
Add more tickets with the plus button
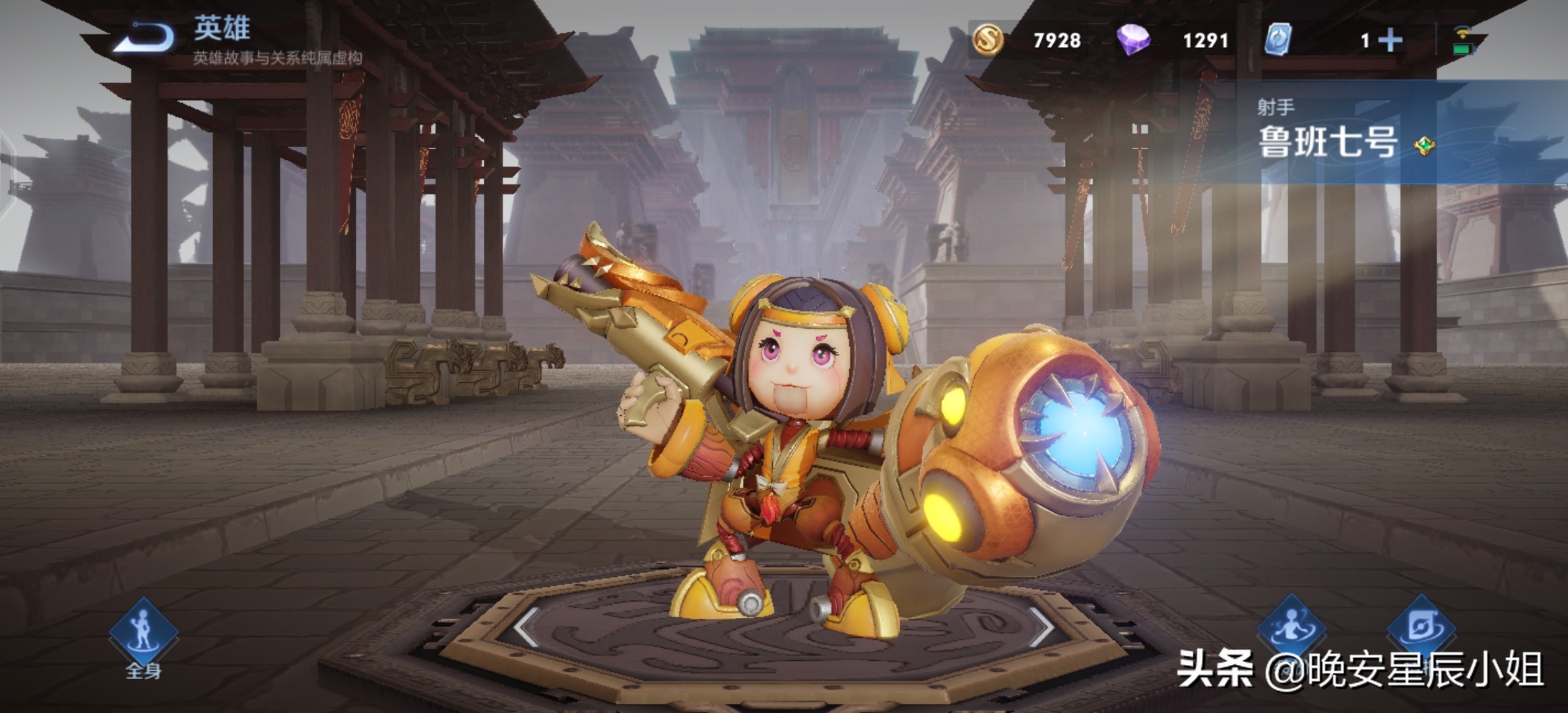1390,40
